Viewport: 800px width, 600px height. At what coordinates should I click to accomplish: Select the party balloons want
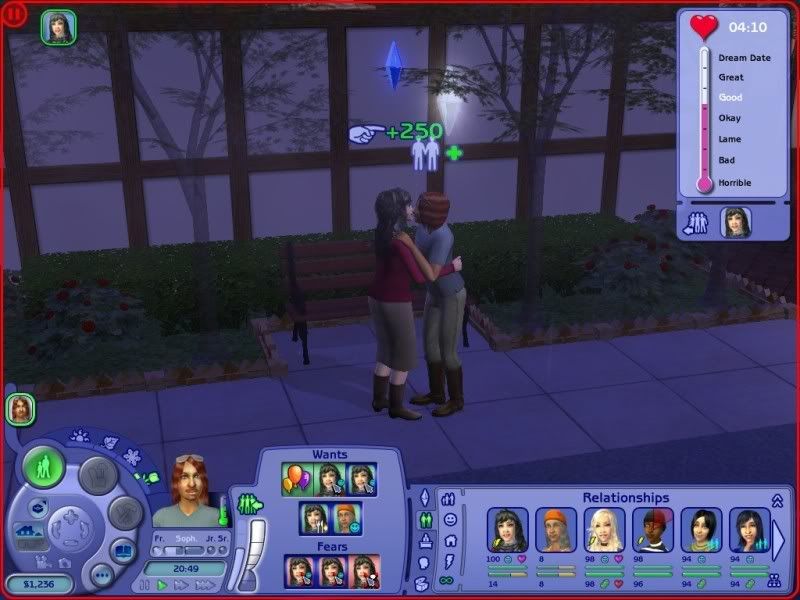tap(296, 480)
